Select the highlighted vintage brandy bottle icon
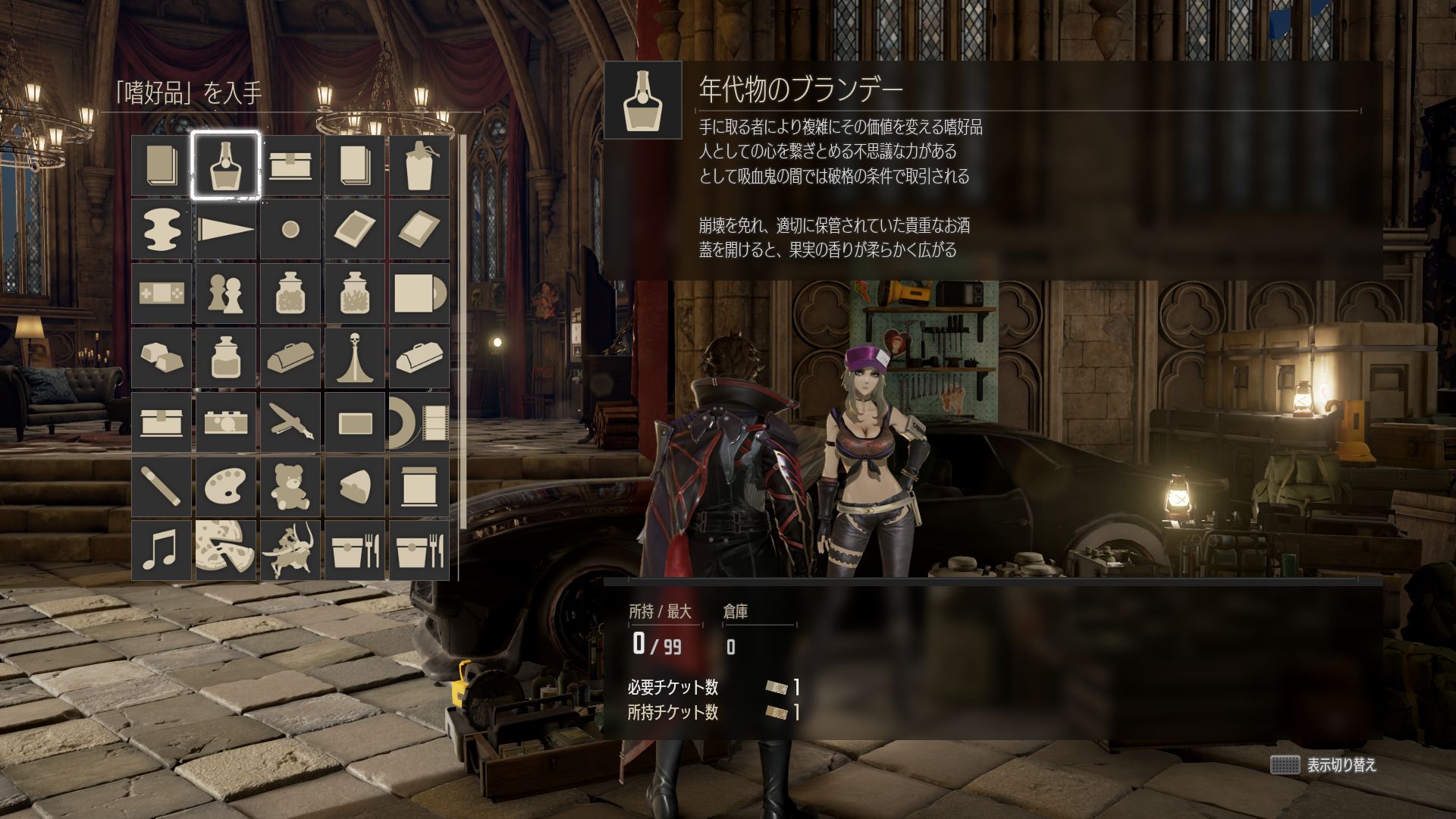Image resolution: width=1456 pixels, height=819 pixels. 226,163
